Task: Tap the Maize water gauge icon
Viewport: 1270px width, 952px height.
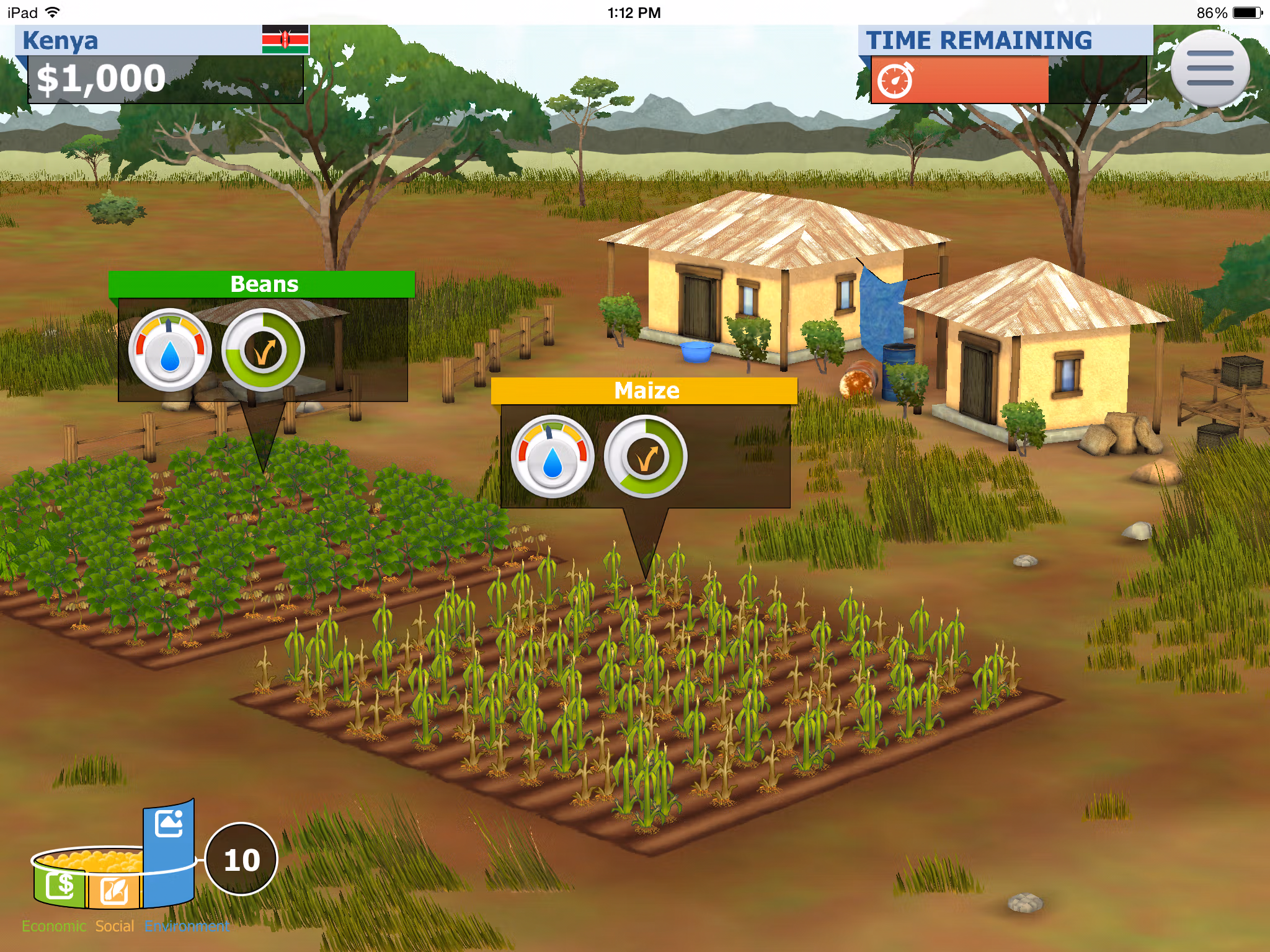Action: pos(553,457)
